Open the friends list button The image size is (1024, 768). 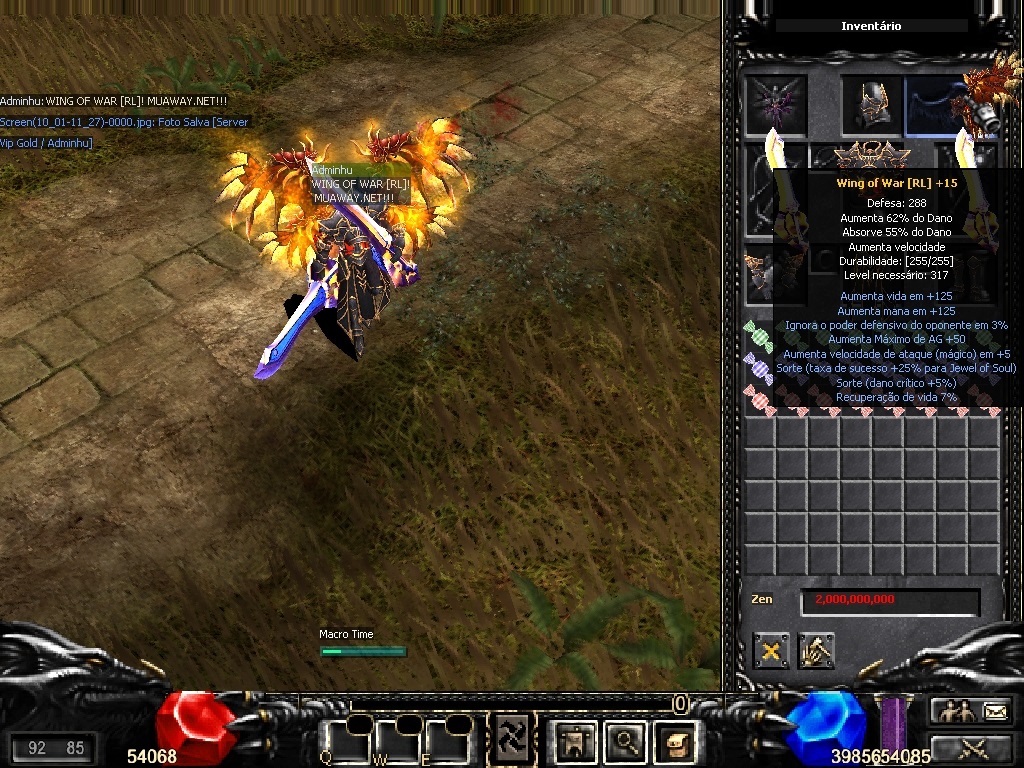(x=953, y=711)
